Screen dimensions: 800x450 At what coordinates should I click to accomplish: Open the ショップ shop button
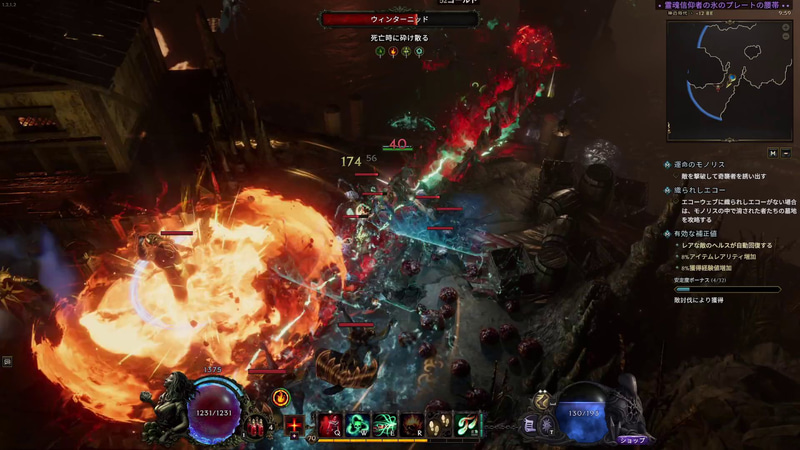632,439
